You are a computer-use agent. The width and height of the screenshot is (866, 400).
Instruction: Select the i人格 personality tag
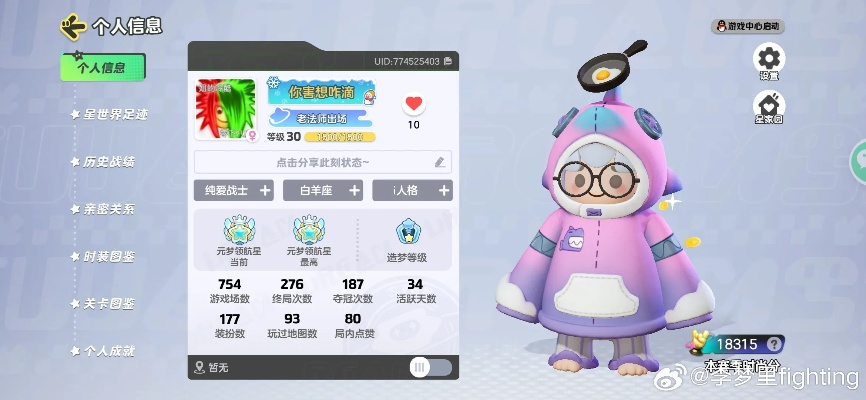[x=412, y=190]
